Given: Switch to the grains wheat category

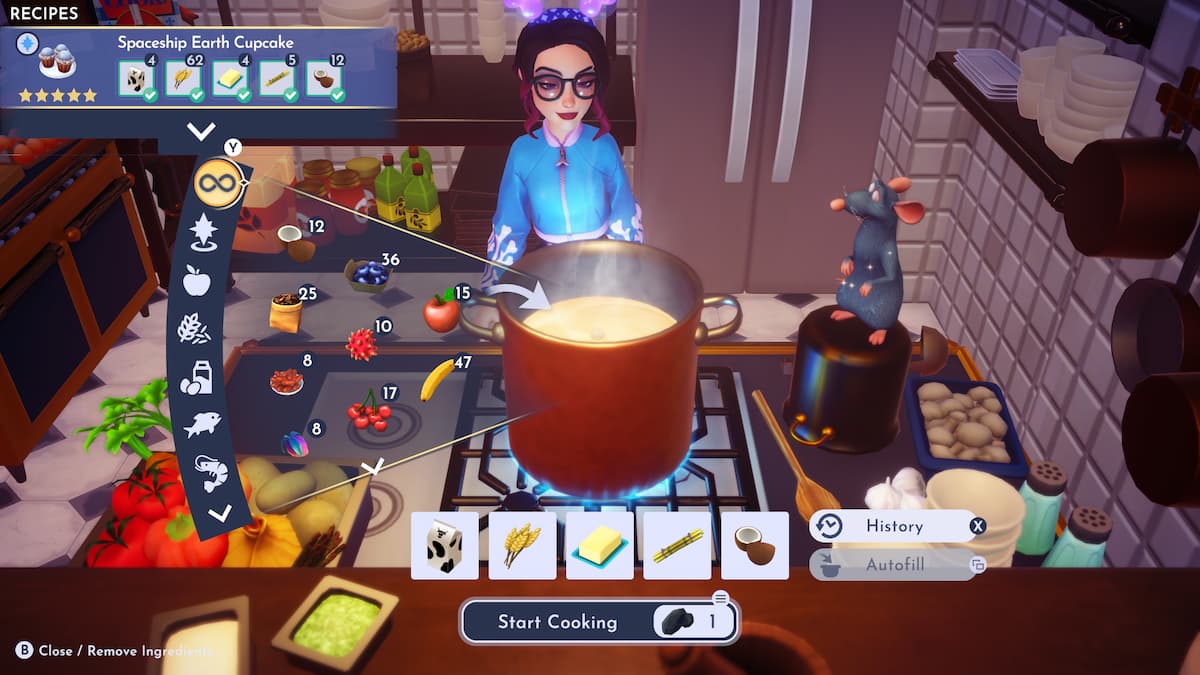Looking at the screenshot, I should tap(194, 328).
